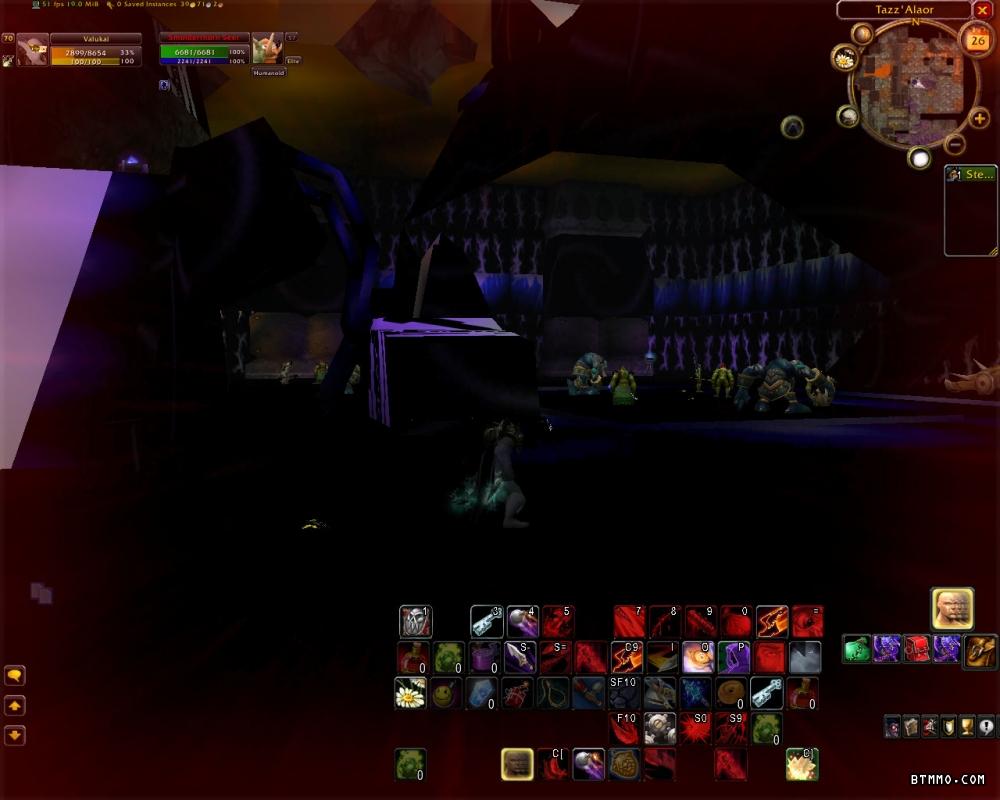Click the target's portrait frame

pos(266,49)
